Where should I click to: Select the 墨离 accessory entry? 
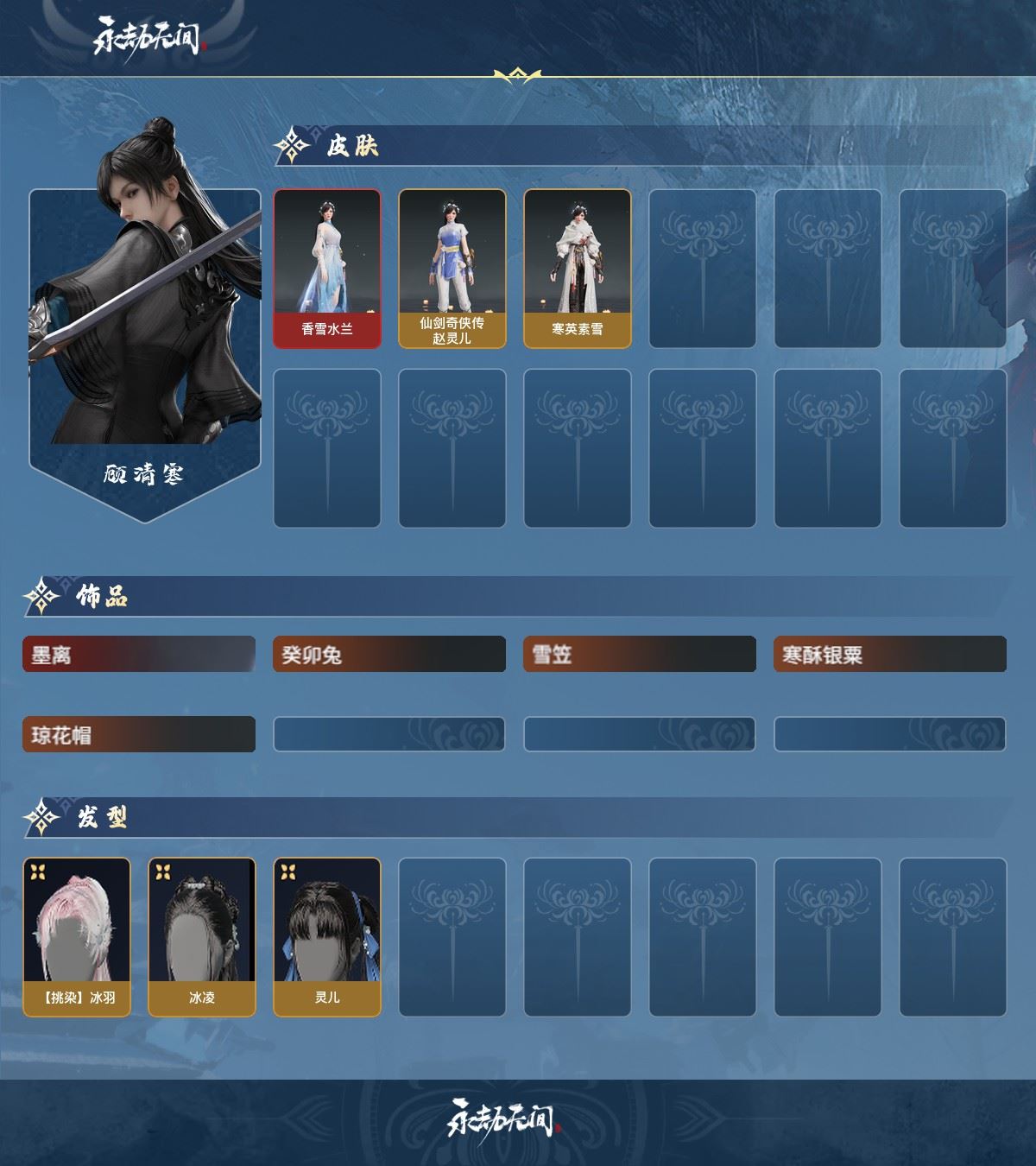(139, 655)
